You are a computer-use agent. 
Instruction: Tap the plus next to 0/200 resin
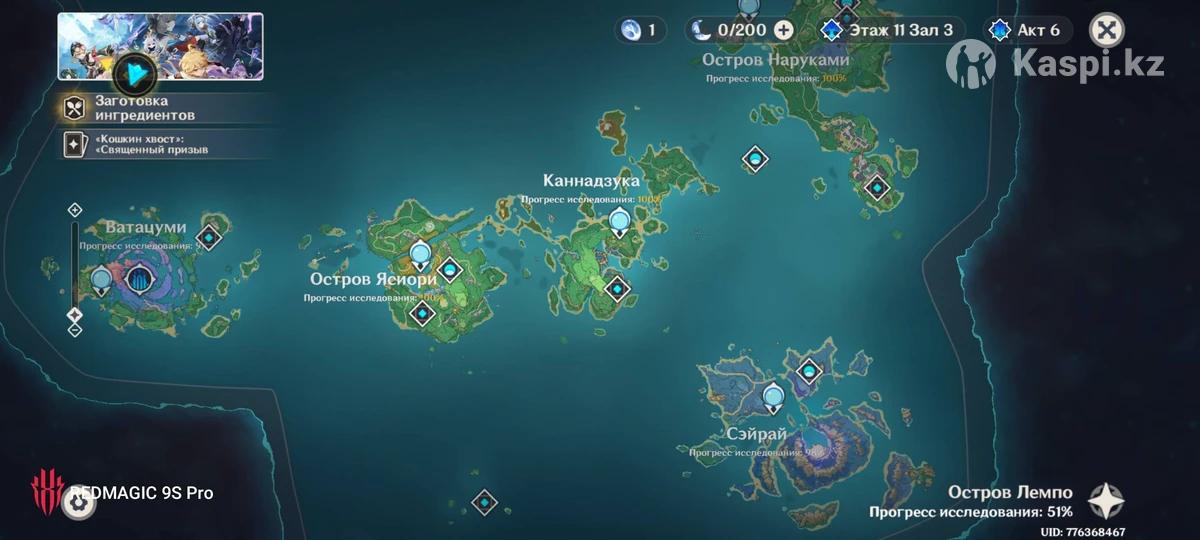click(x=784, y=30)
